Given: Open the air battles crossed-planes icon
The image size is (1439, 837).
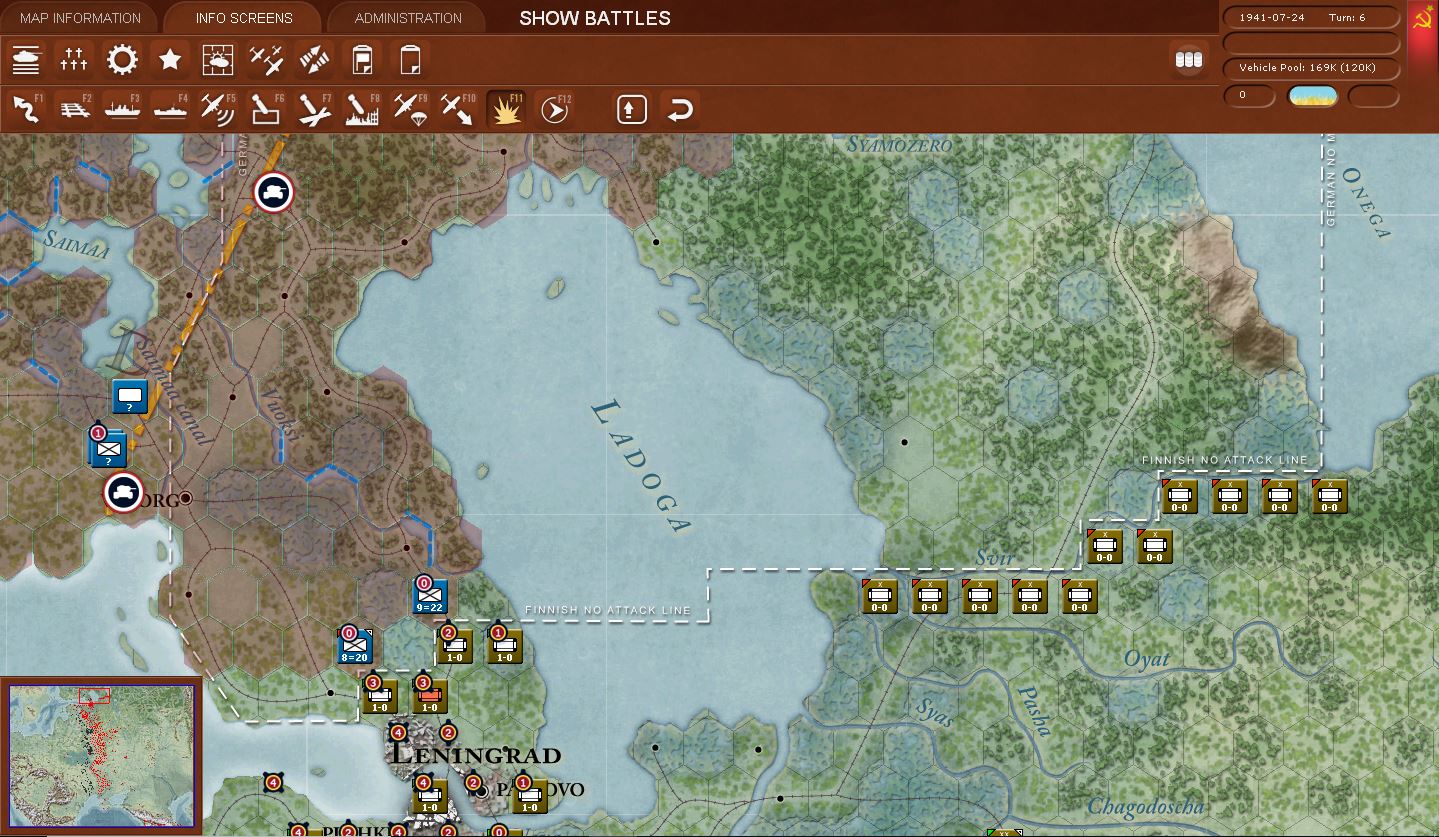Looking at the screenshot, I should [x=266, y=60].
